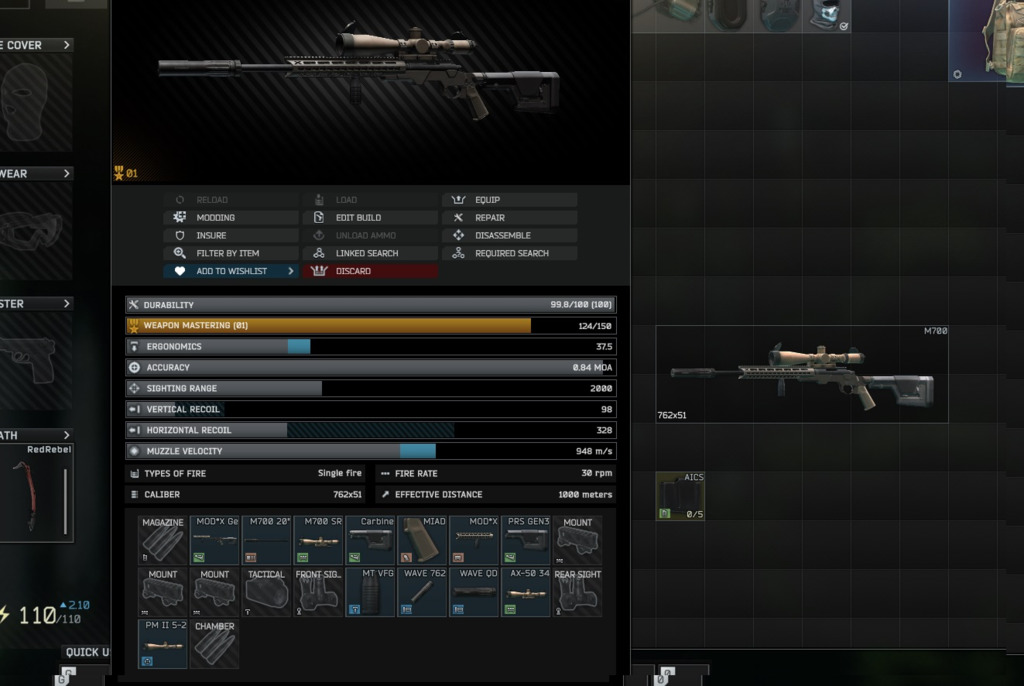Click the empty Chamber slot
This screenshot has width=1024, height=686.
tap(214, 645)
